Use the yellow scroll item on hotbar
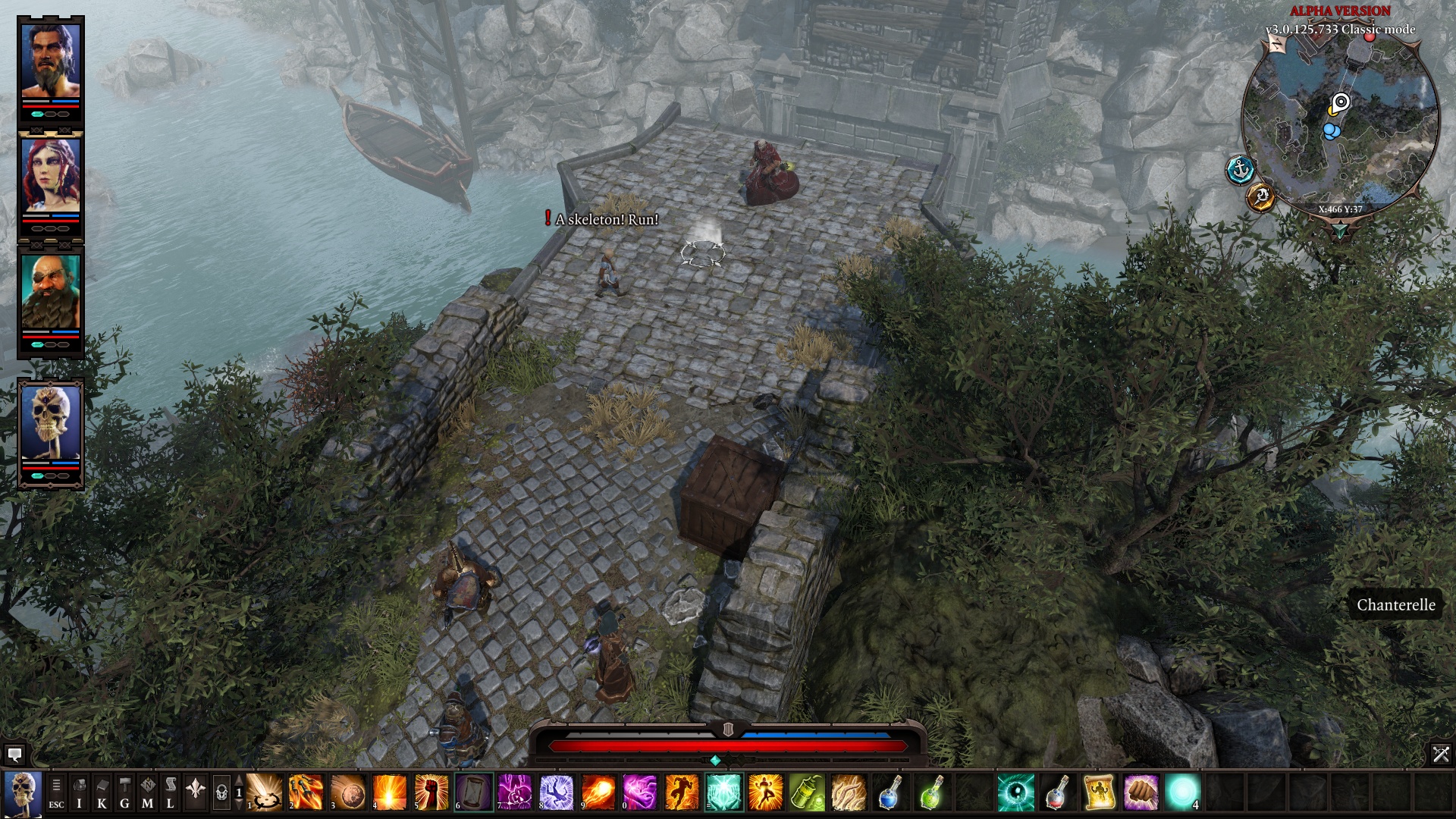 [x=1099, y=792]
